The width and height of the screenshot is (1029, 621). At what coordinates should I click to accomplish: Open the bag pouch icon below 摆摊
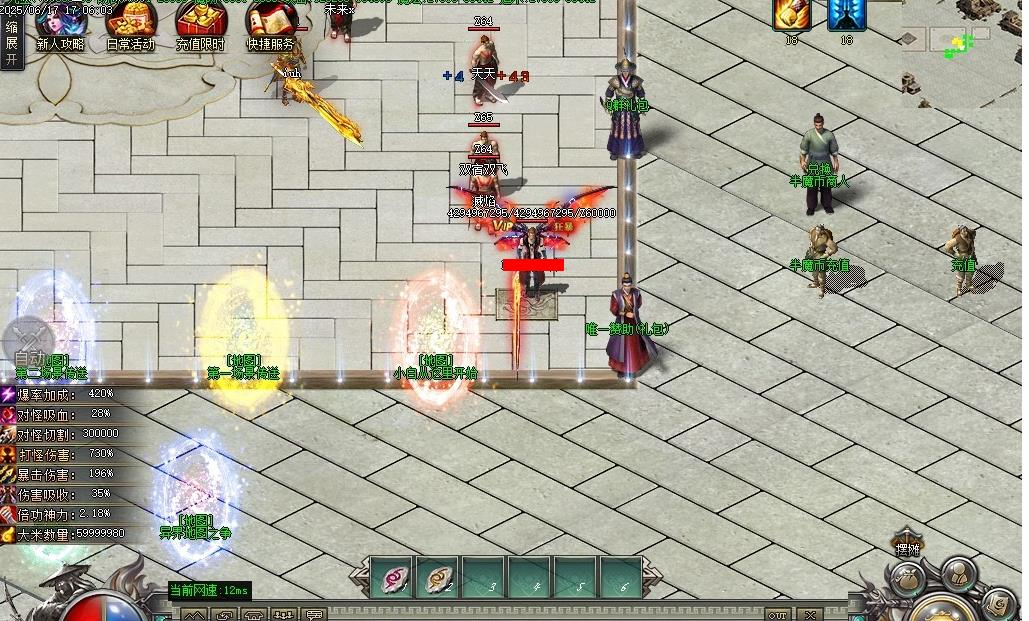click(x=907, y=579)
